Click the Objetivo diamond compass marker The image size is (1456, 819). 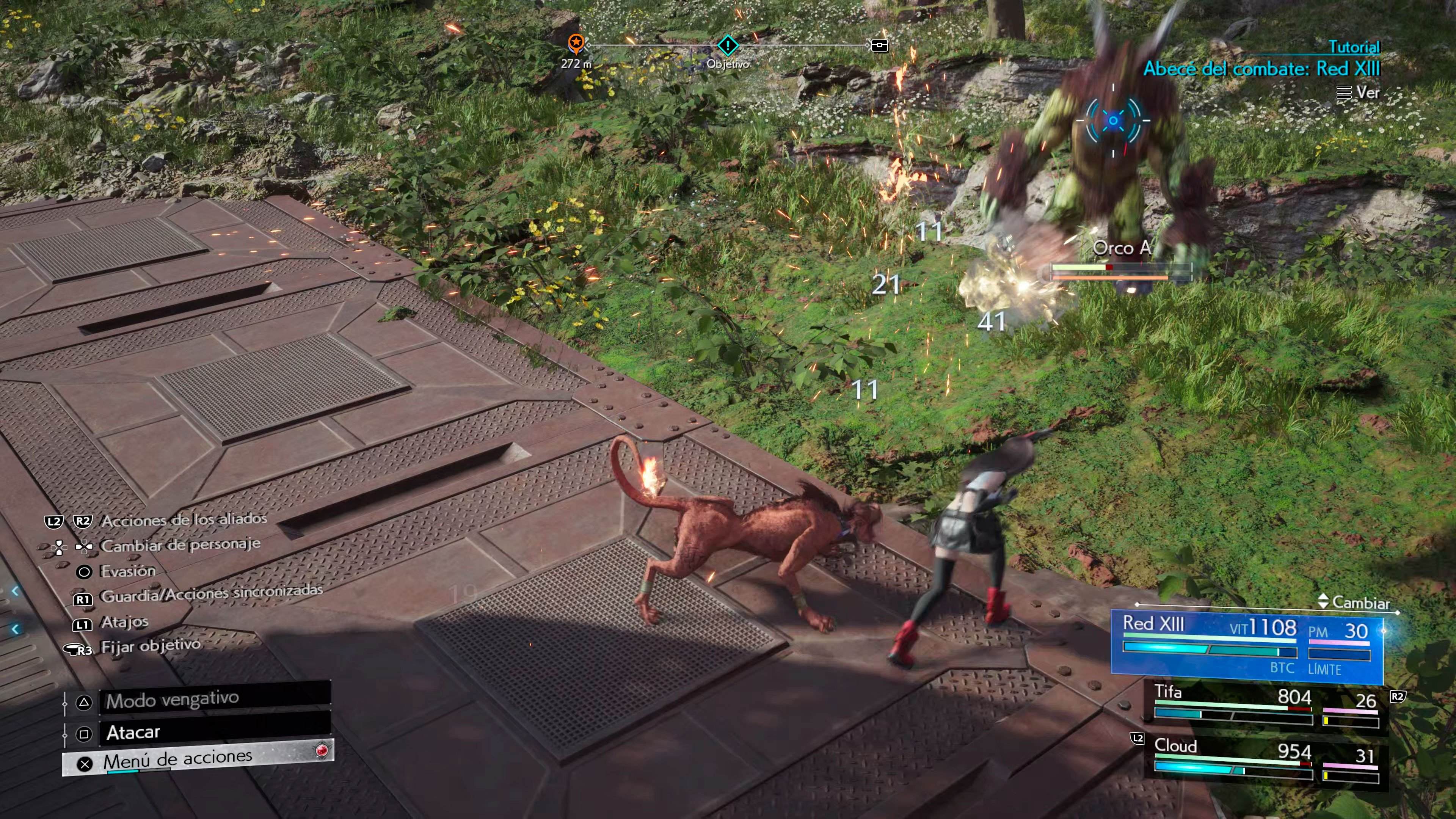click(728, 45)
